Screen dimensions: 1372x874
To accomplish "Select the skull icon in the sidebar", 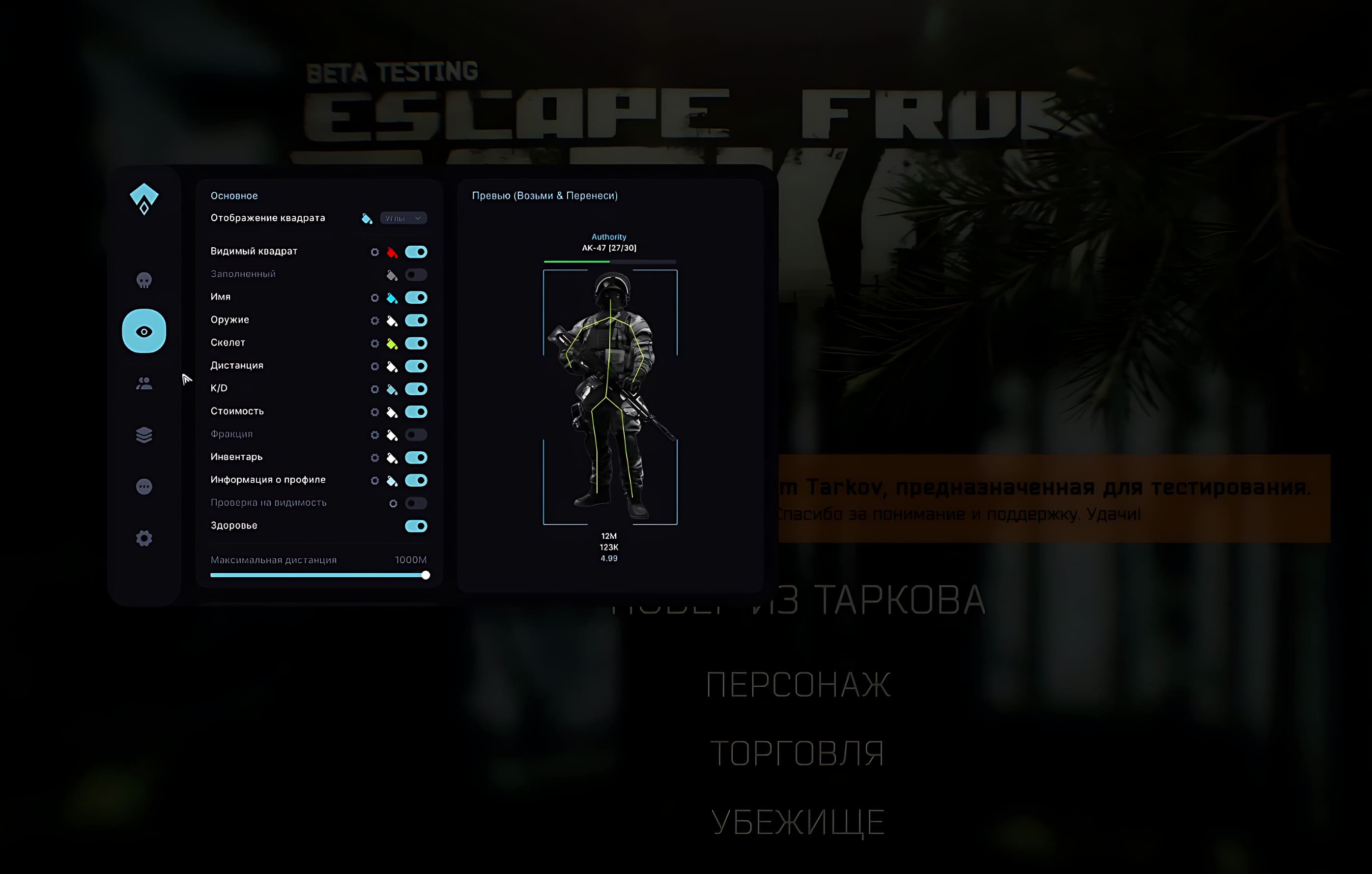I will tap(143, 279).
